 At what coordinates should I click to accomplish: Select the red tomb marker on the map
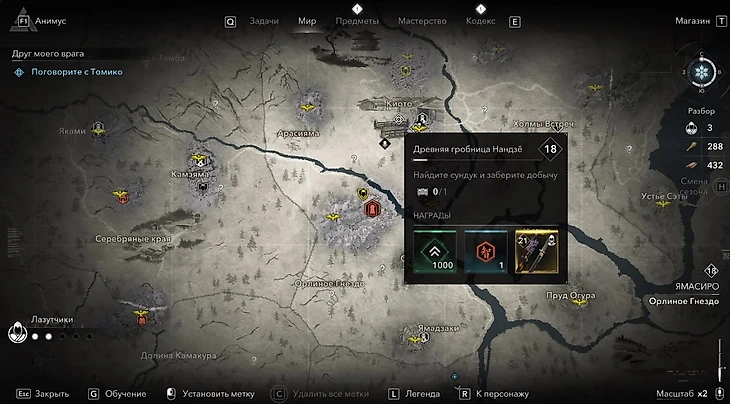(372, 209)
